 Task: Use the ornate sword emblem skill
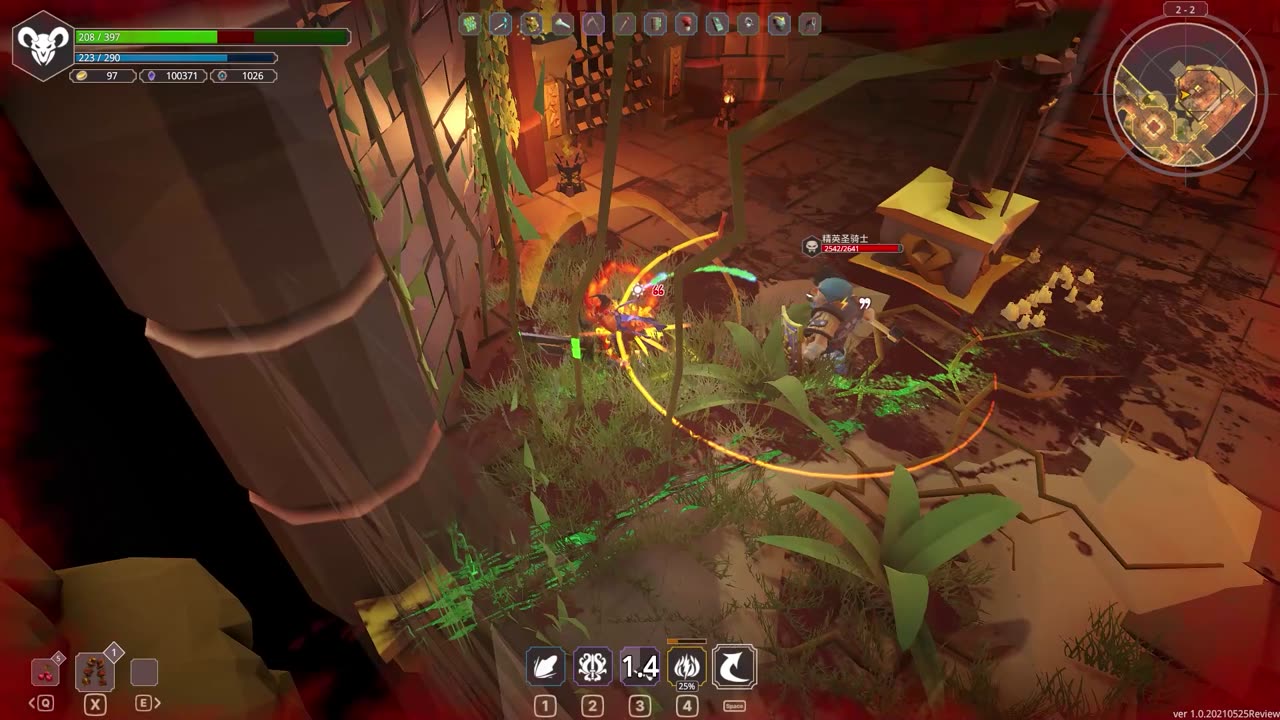[x=592, y=667]
